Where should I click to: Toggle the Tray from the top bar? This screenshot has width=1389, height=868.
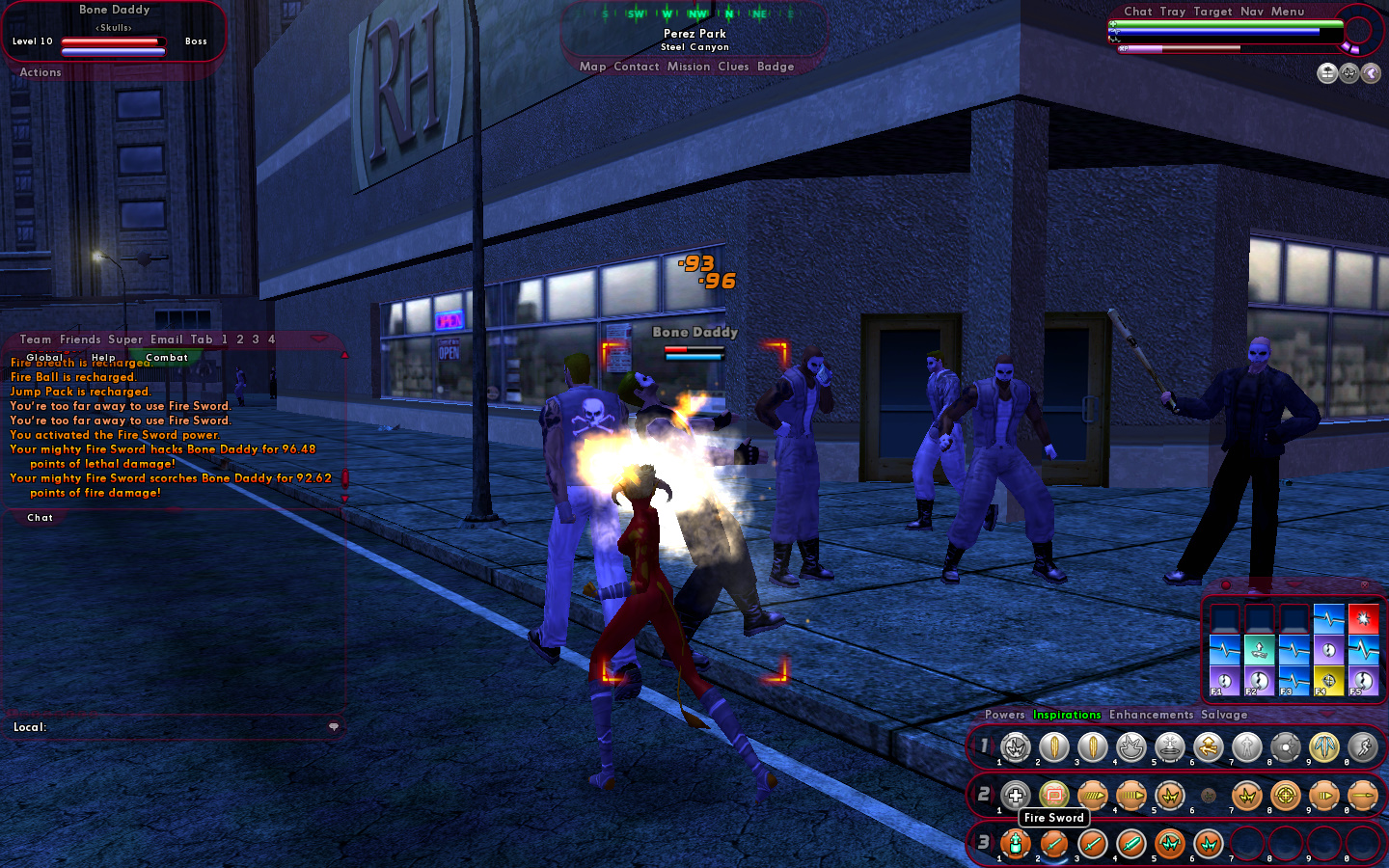pos(1173,12)
